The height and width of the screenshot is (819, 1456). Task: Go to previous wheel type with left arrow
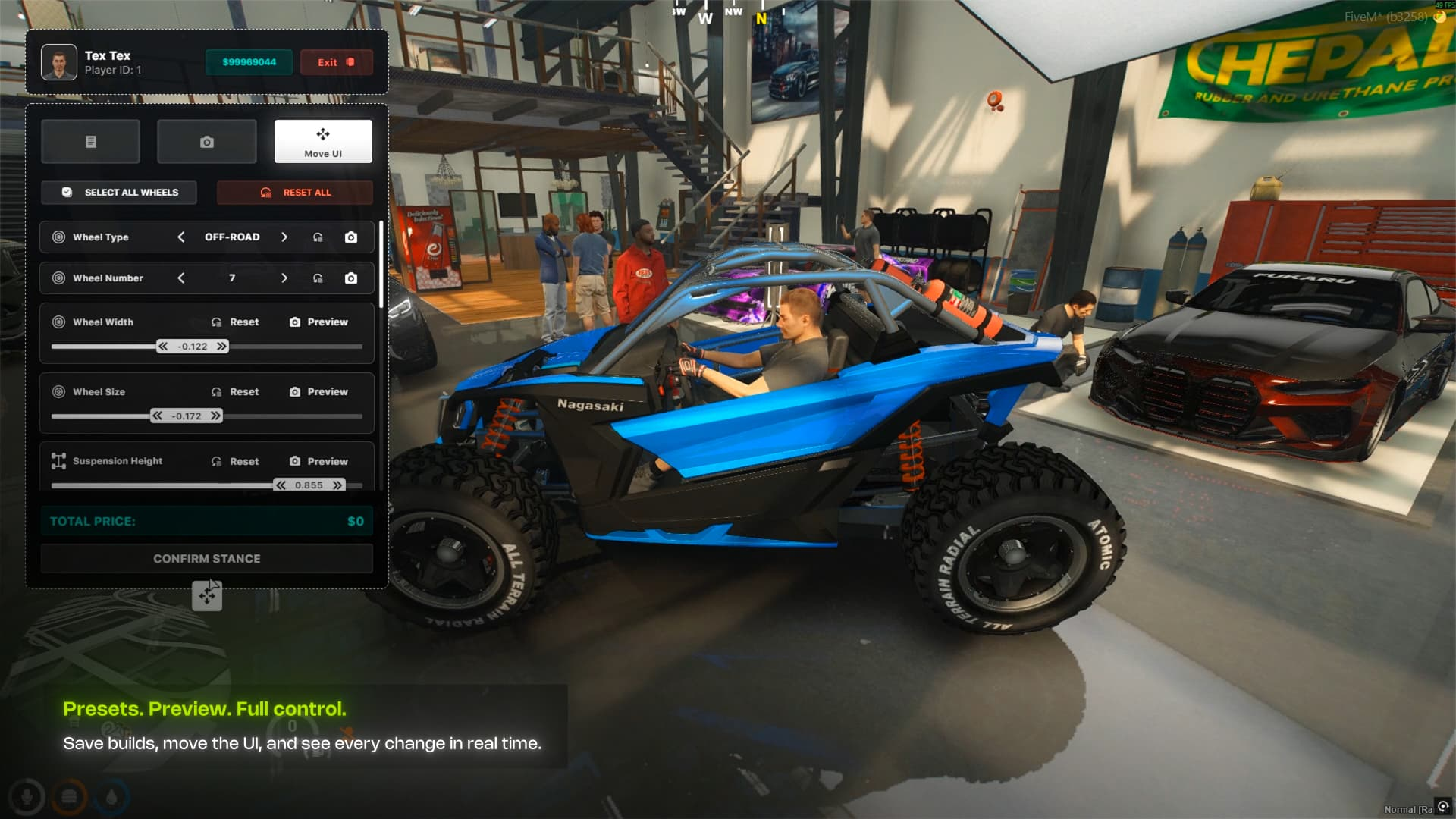pyautogui.click(x=182, y=237)
